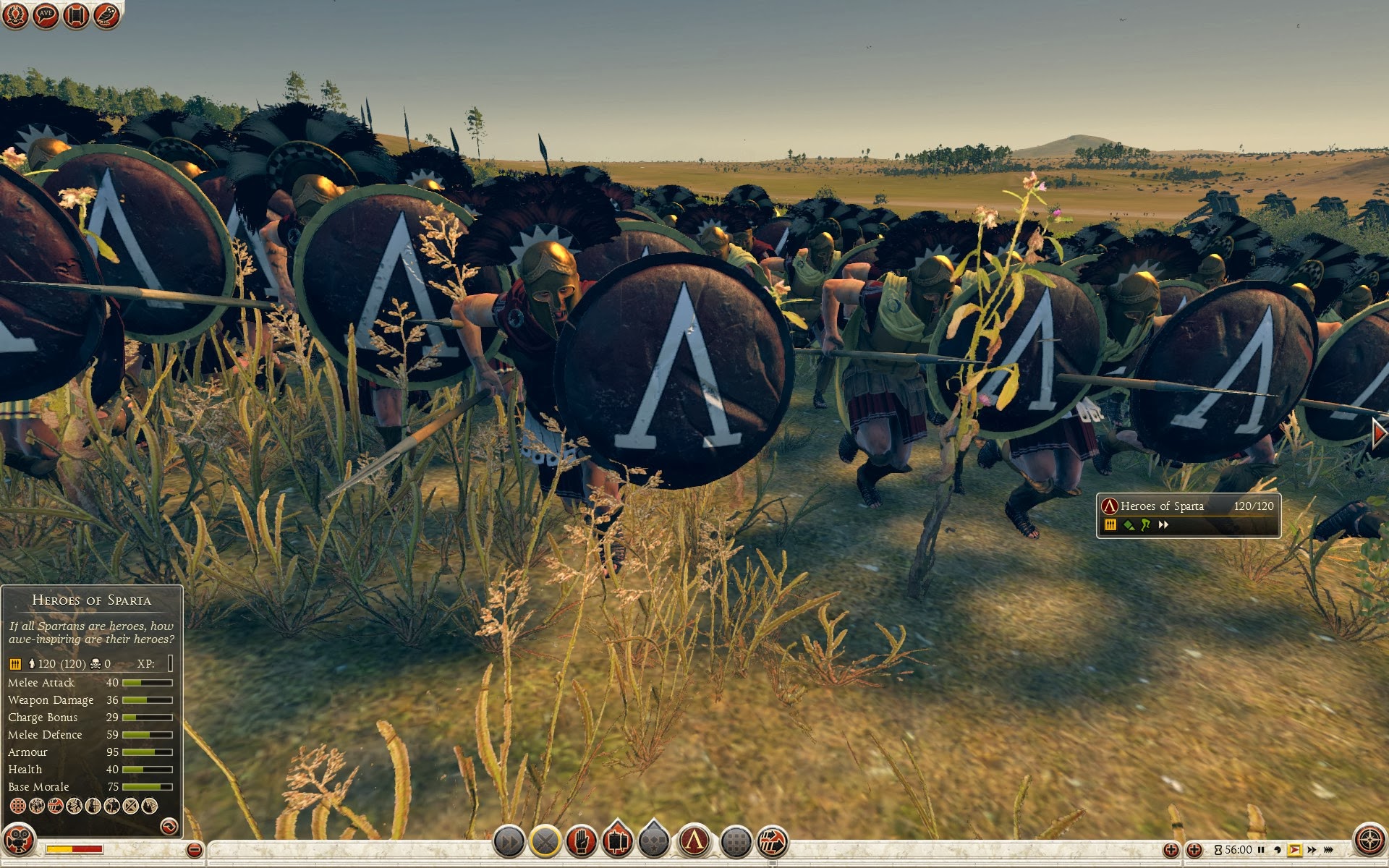Open the shapes group formations button
Image resolution: width=1389 pixels, height=868 pixels.
(x=654, y=842)
